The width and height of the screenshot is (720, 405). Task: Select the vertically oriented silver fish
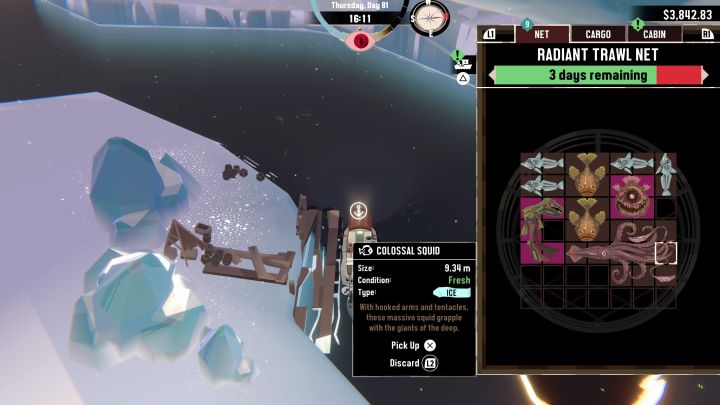[666, 174]
